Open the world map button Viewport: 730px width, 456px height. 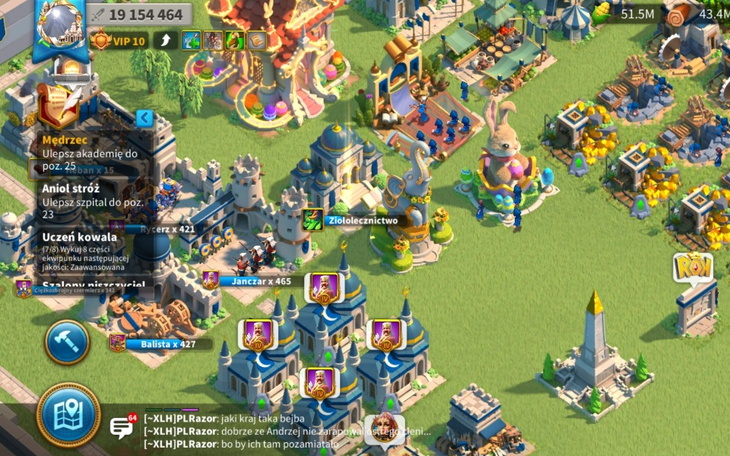pyautogui.click(x=68, y=413)
